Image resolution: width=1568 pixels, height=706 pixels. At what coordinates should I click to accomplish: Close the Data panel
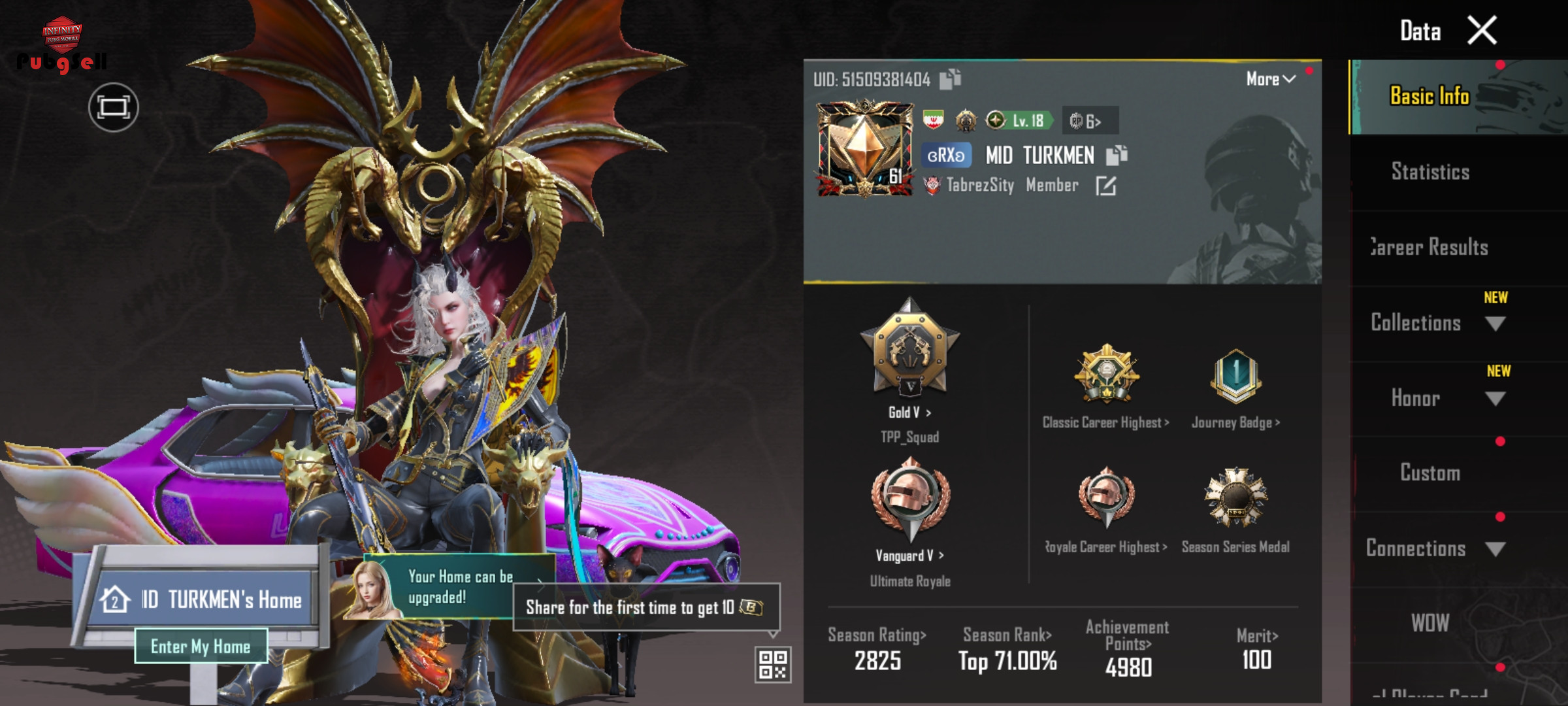1482,31
